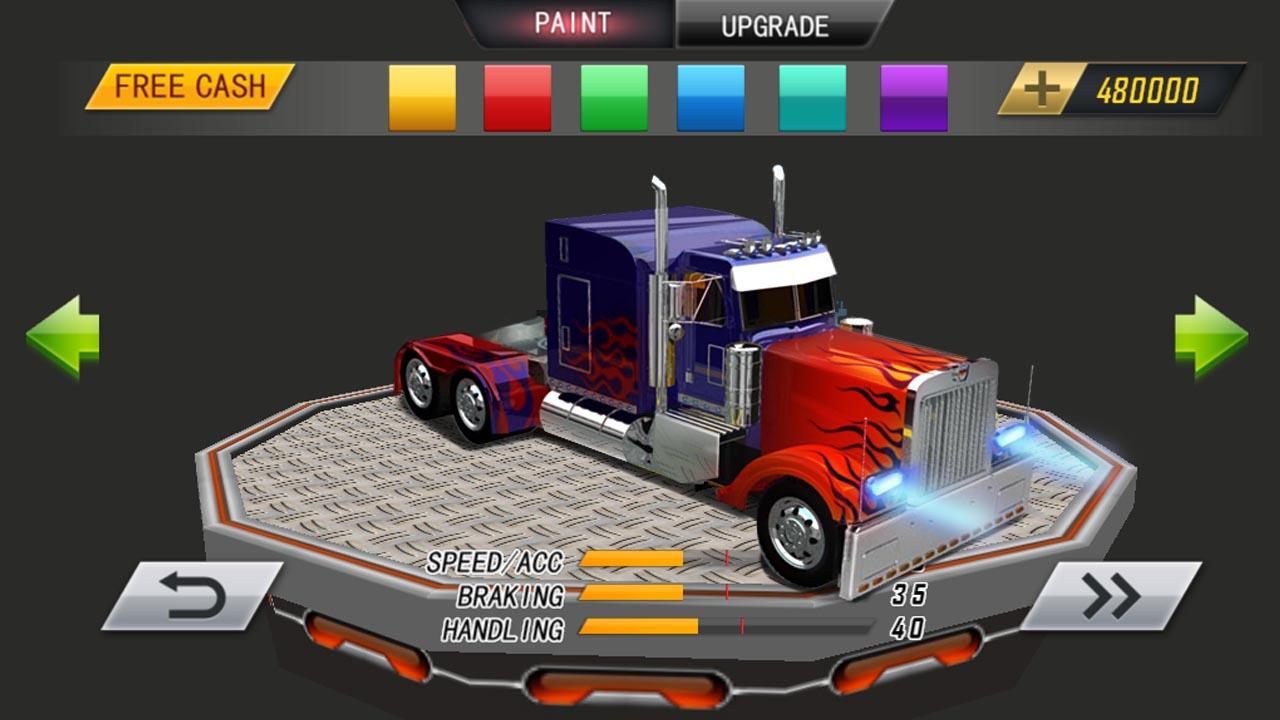1280x720 pixels.
Task: Show the previous truck with left arrow
Action: tap(63, 337)
